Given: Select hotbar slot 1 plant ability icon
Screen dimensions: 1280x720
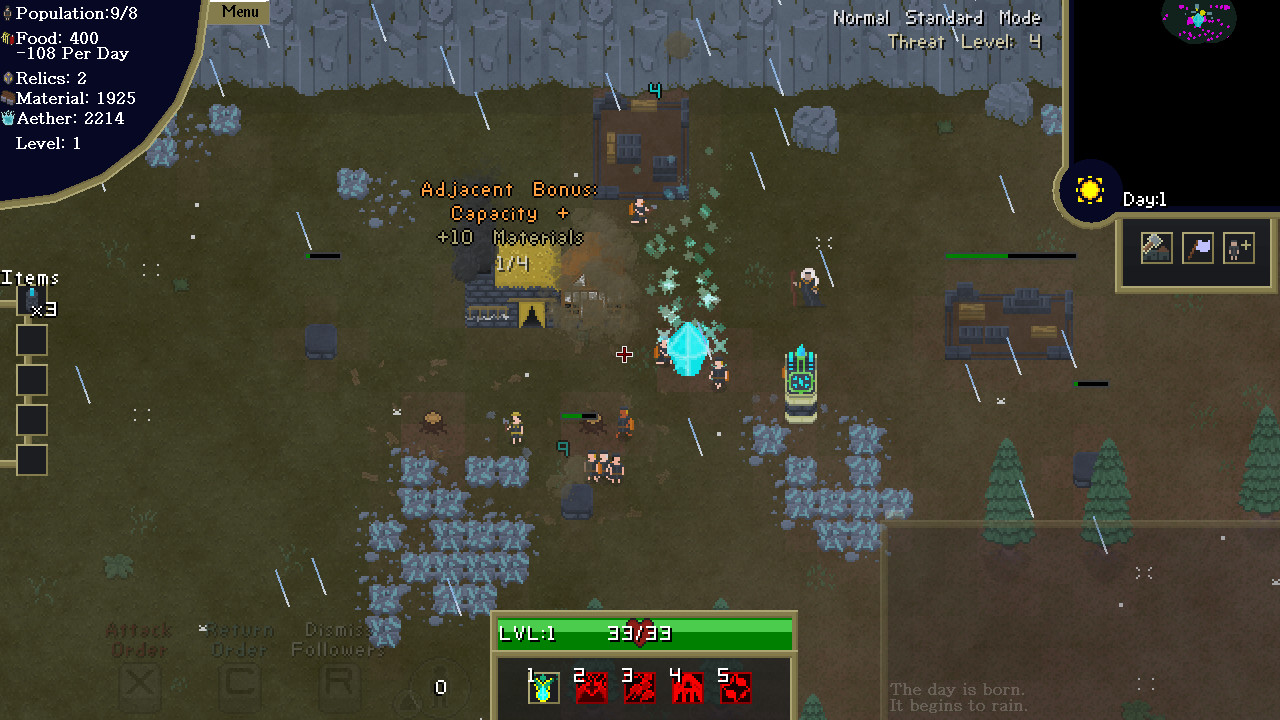Looking at the screenshot, I should click(x=543, y=686).
